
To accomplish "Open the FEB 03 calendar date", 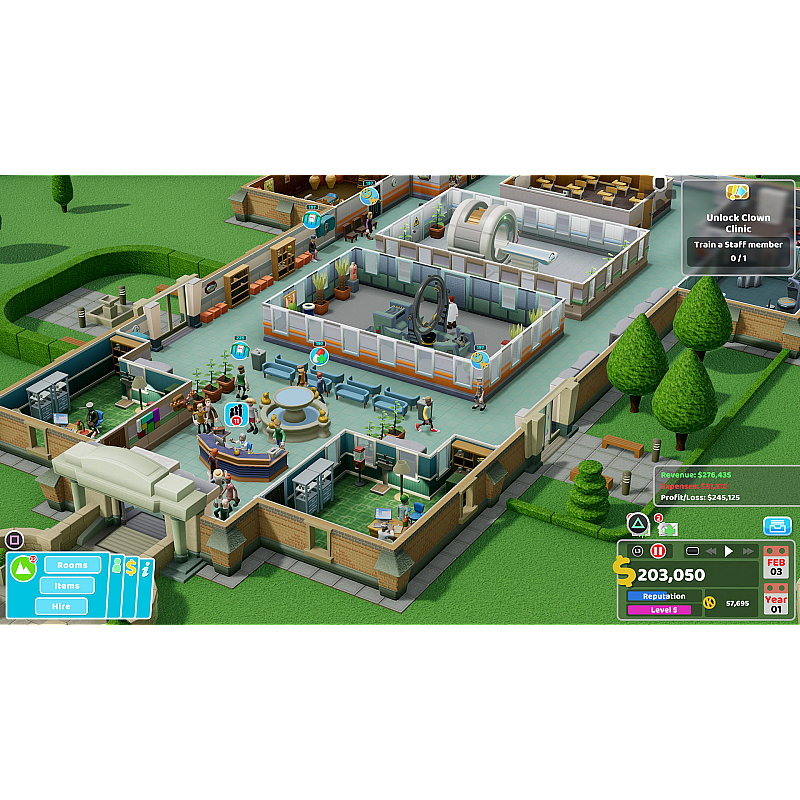I will pyautogui.click(x=777, y=564).
